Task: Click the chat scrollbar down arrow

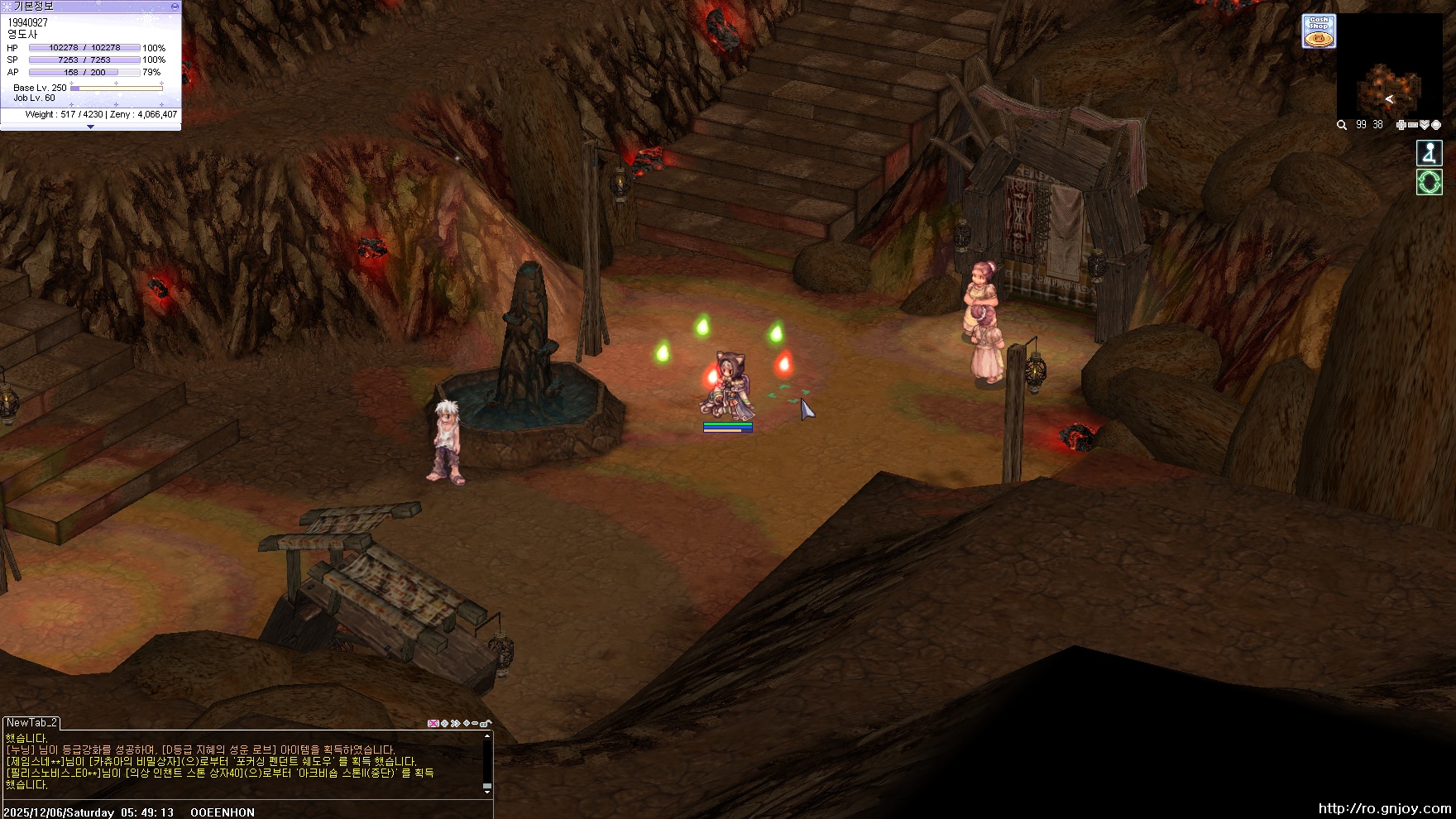Action: (x=487, y=792)
